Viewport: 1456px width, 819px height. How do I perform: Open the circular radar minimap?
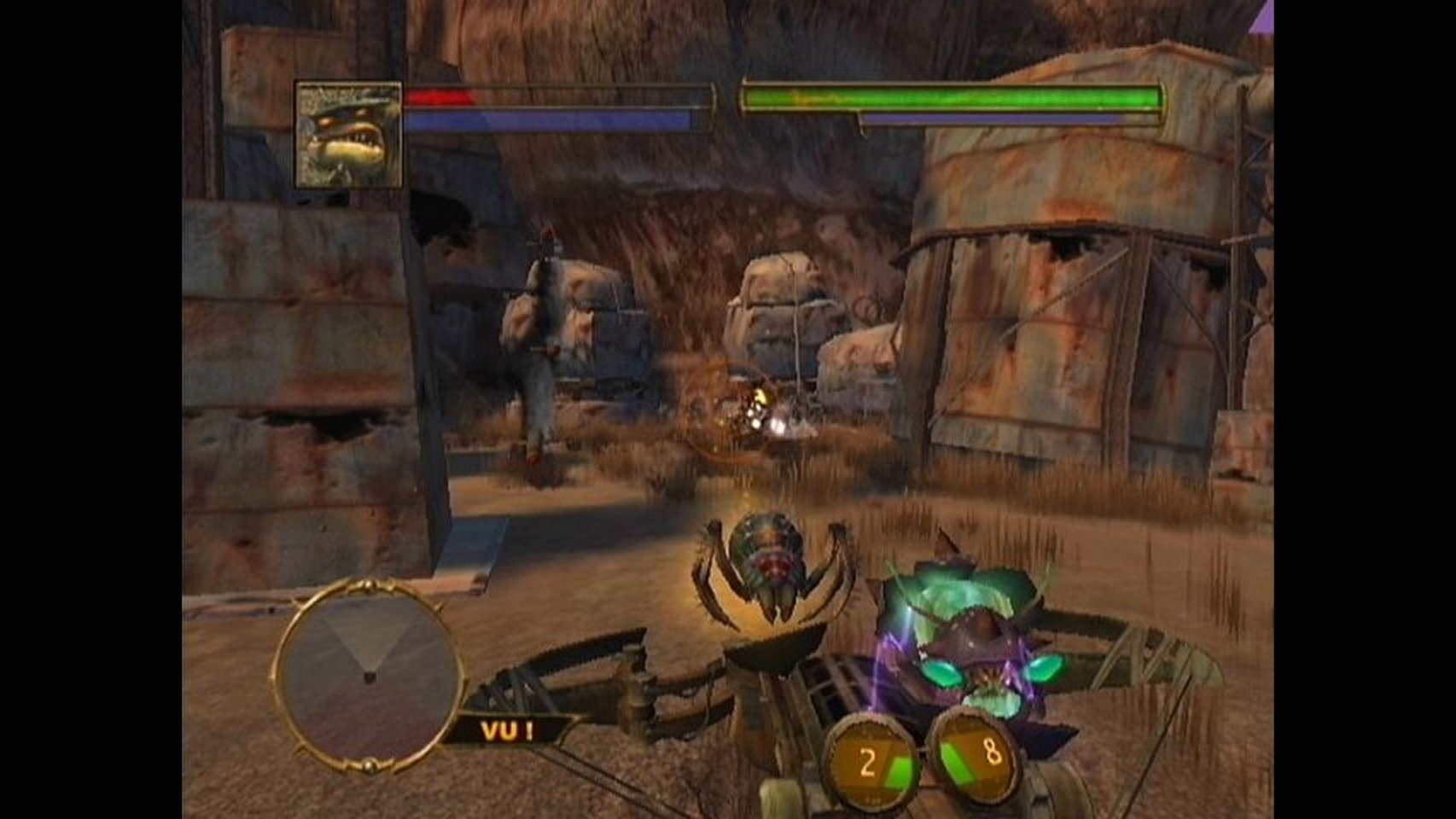coord(367,674)
